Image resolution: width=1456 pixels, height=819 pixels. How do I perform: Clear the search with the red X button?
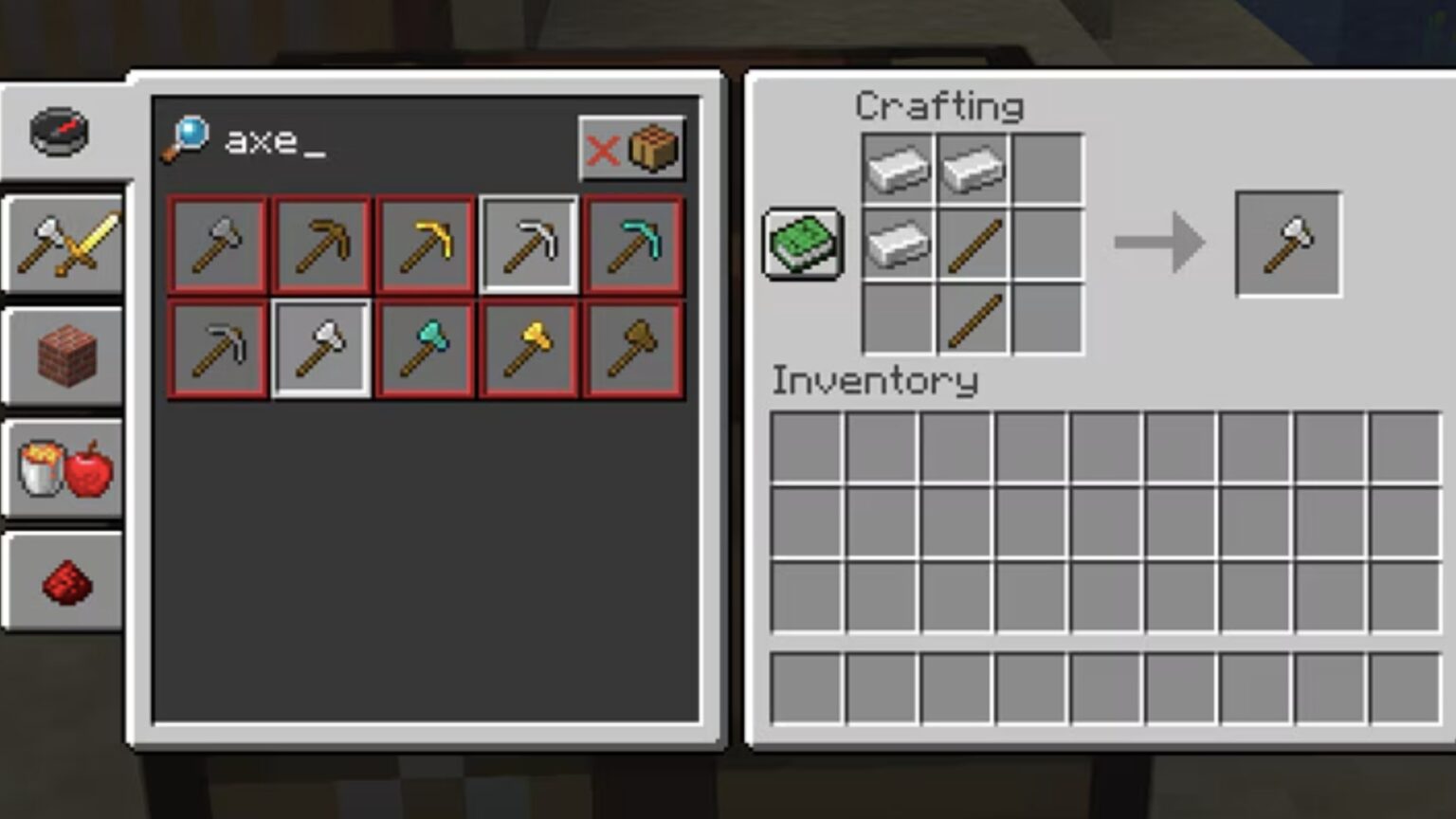tap(606, 150)
